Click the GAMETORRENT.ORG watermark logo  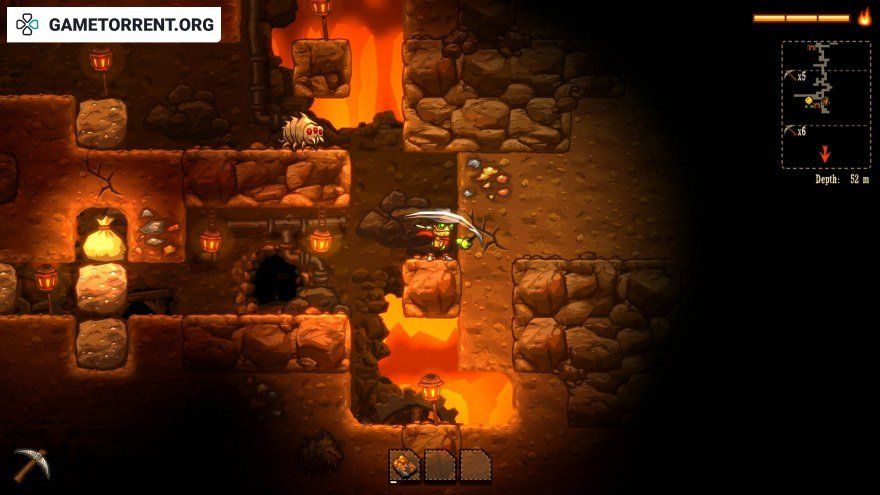114,24
